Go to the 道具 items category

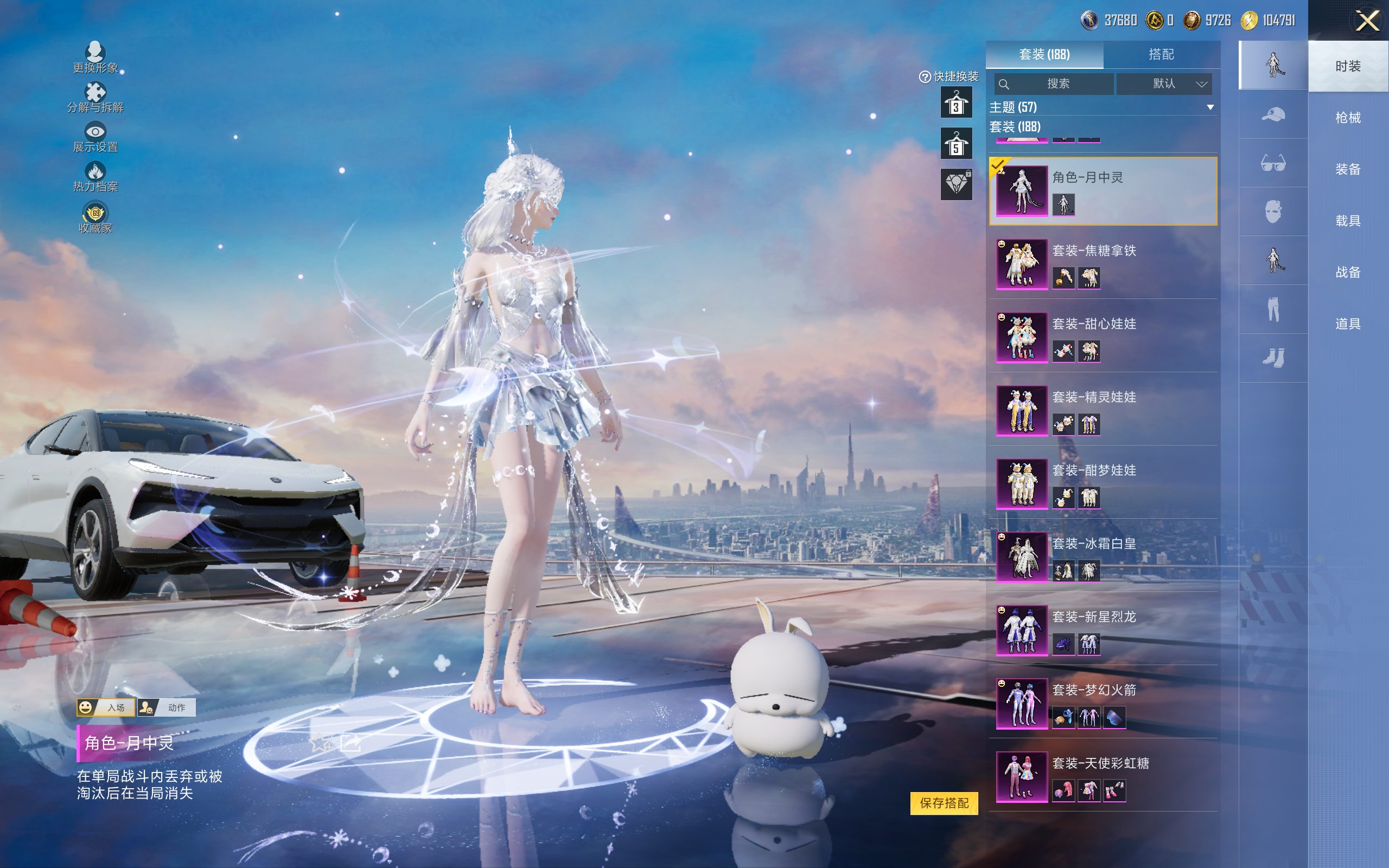click(x=1347, y=324)
